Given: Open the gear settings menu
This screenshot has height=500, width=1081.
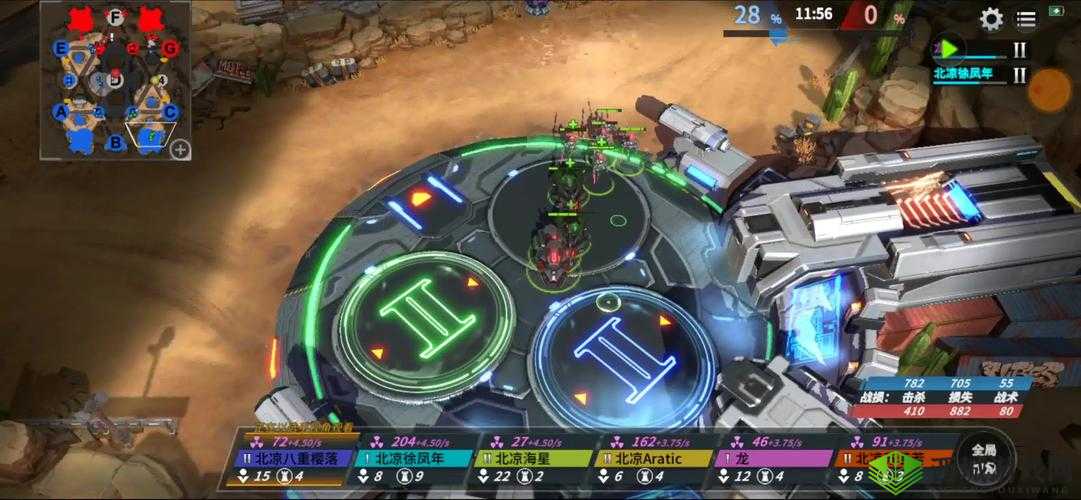Looking at the screenshot, I should coord(991,19).
